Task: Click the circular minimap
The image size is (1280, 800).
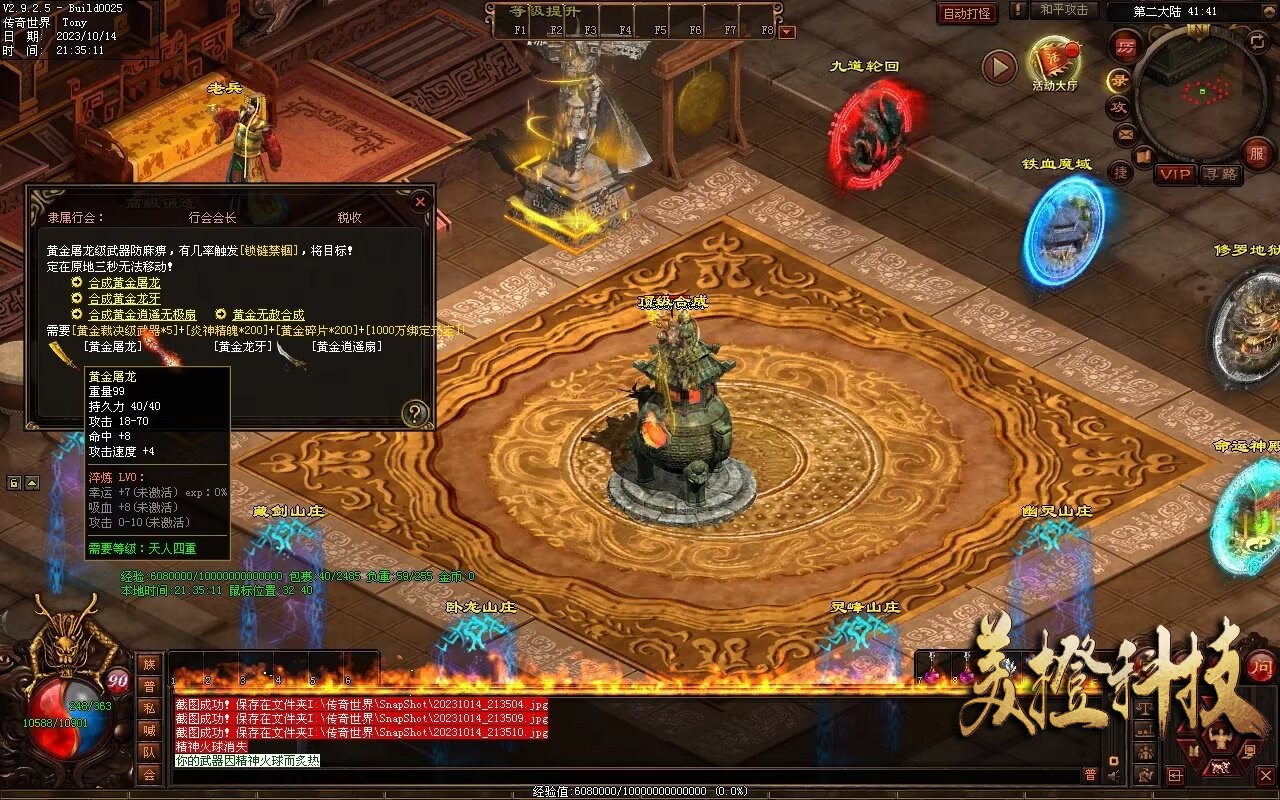Action: (1198, 95)
